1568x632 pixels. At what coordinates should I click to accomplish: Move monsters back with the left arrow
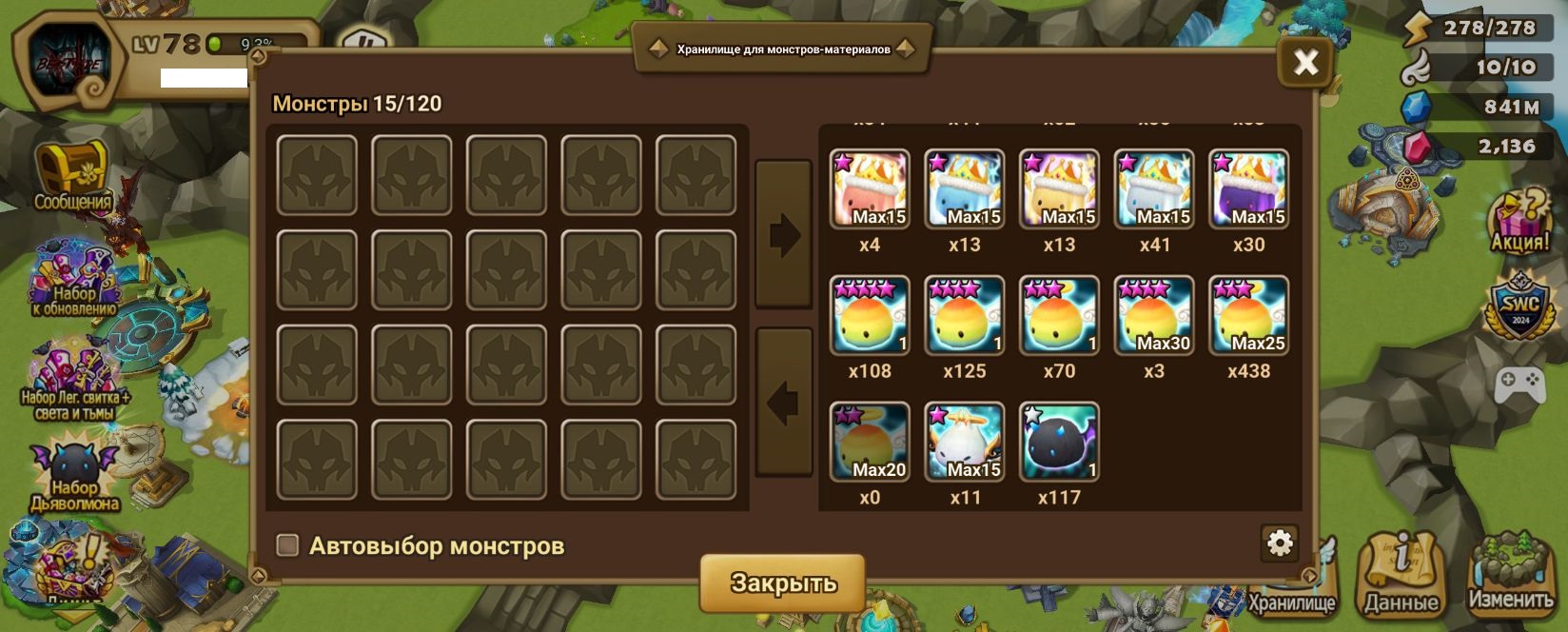tap(783, 403)
